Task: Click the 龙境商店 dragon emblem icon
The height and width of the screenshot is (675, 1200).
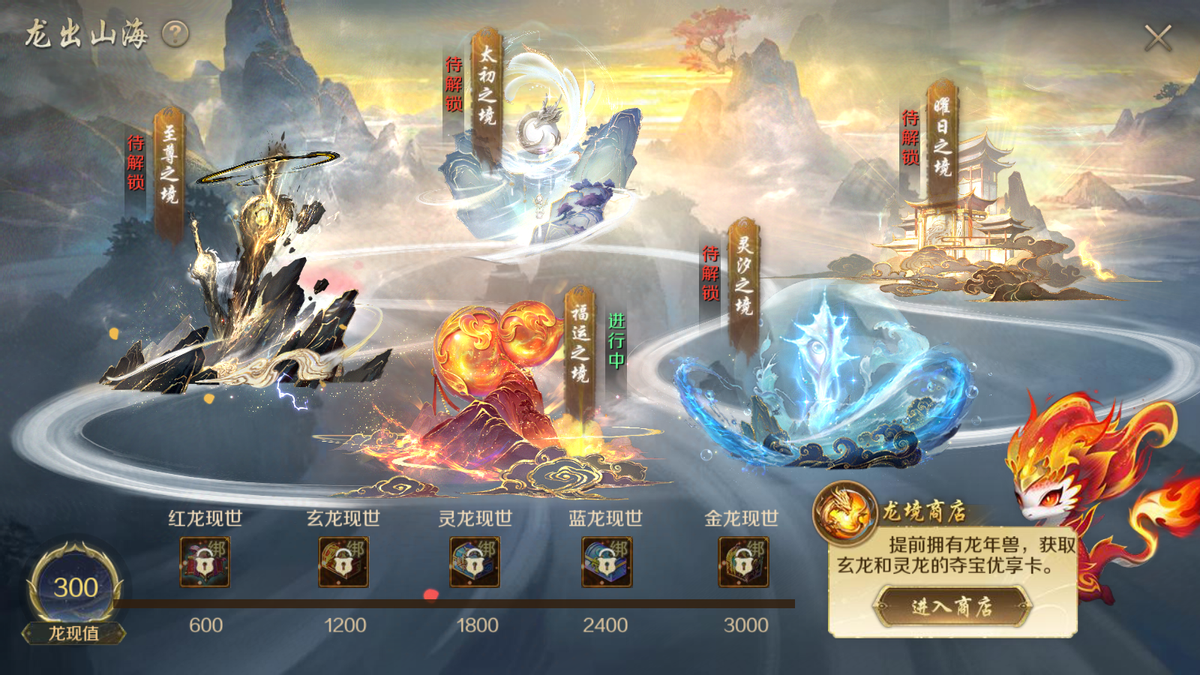Action: [x=844, y=513]
